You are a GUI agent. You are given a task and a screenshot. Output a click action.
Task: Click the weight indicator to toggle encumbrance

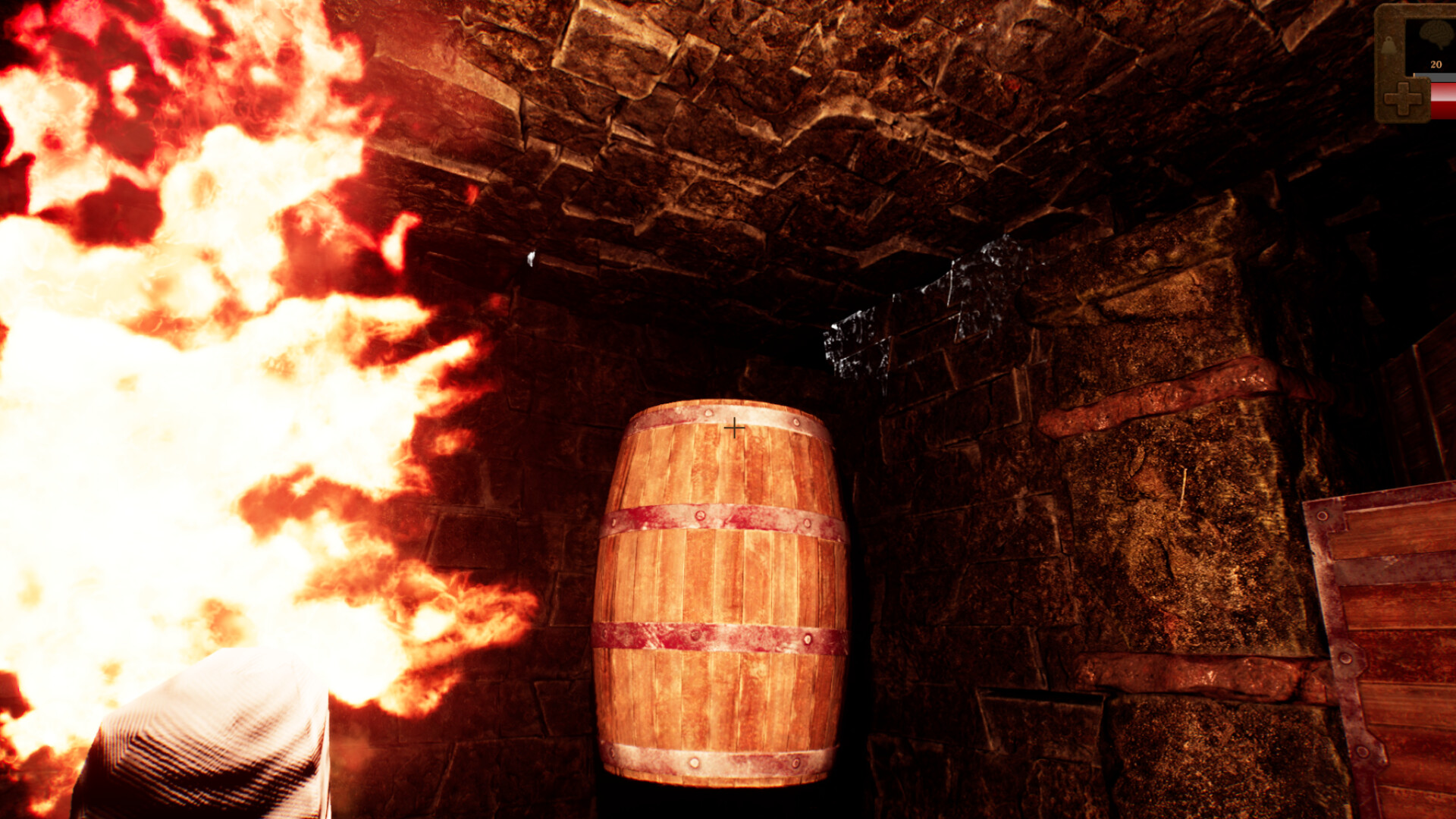[x=1389, y=45]
